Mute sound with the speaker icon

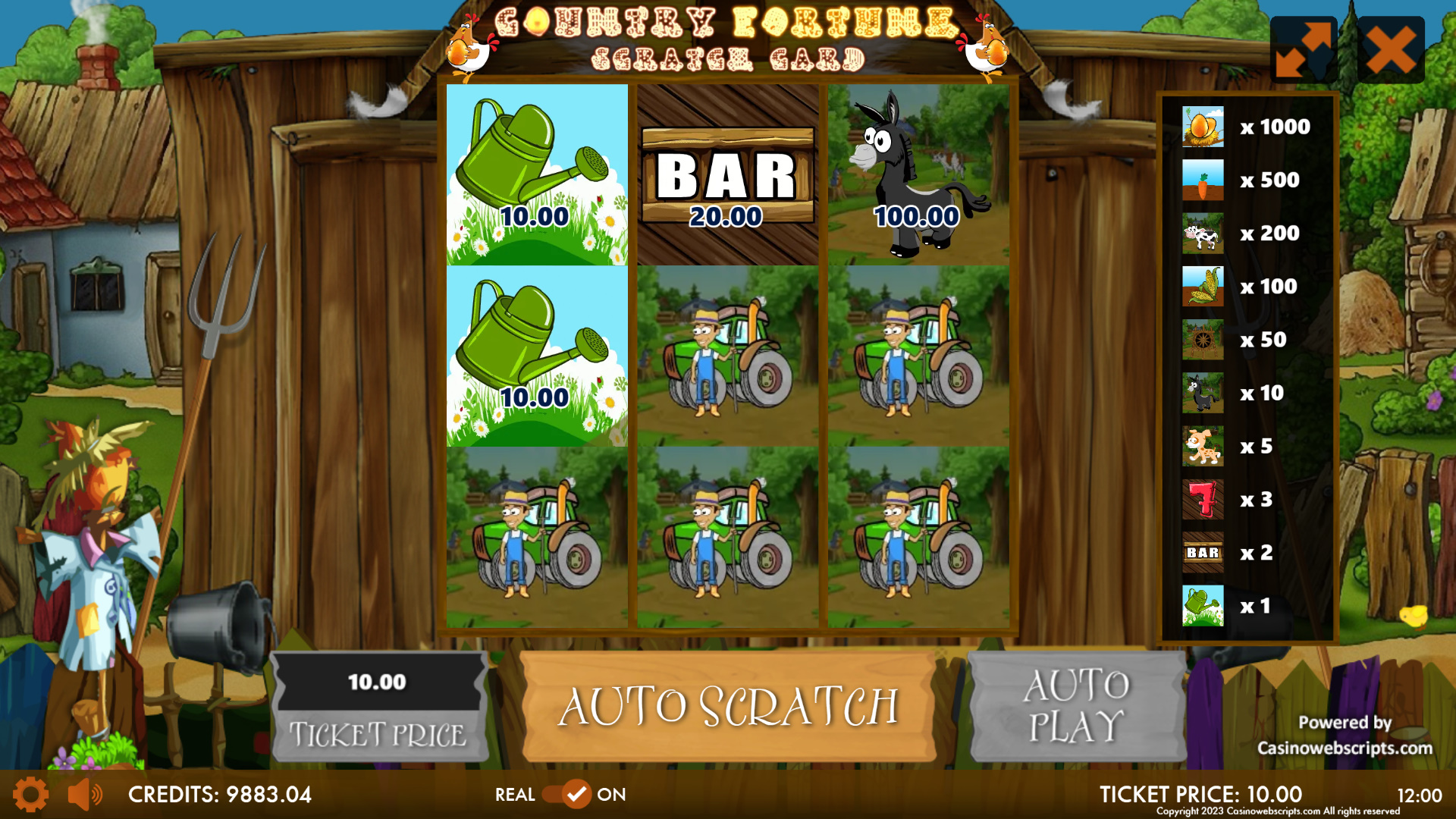tap(85, 795)
